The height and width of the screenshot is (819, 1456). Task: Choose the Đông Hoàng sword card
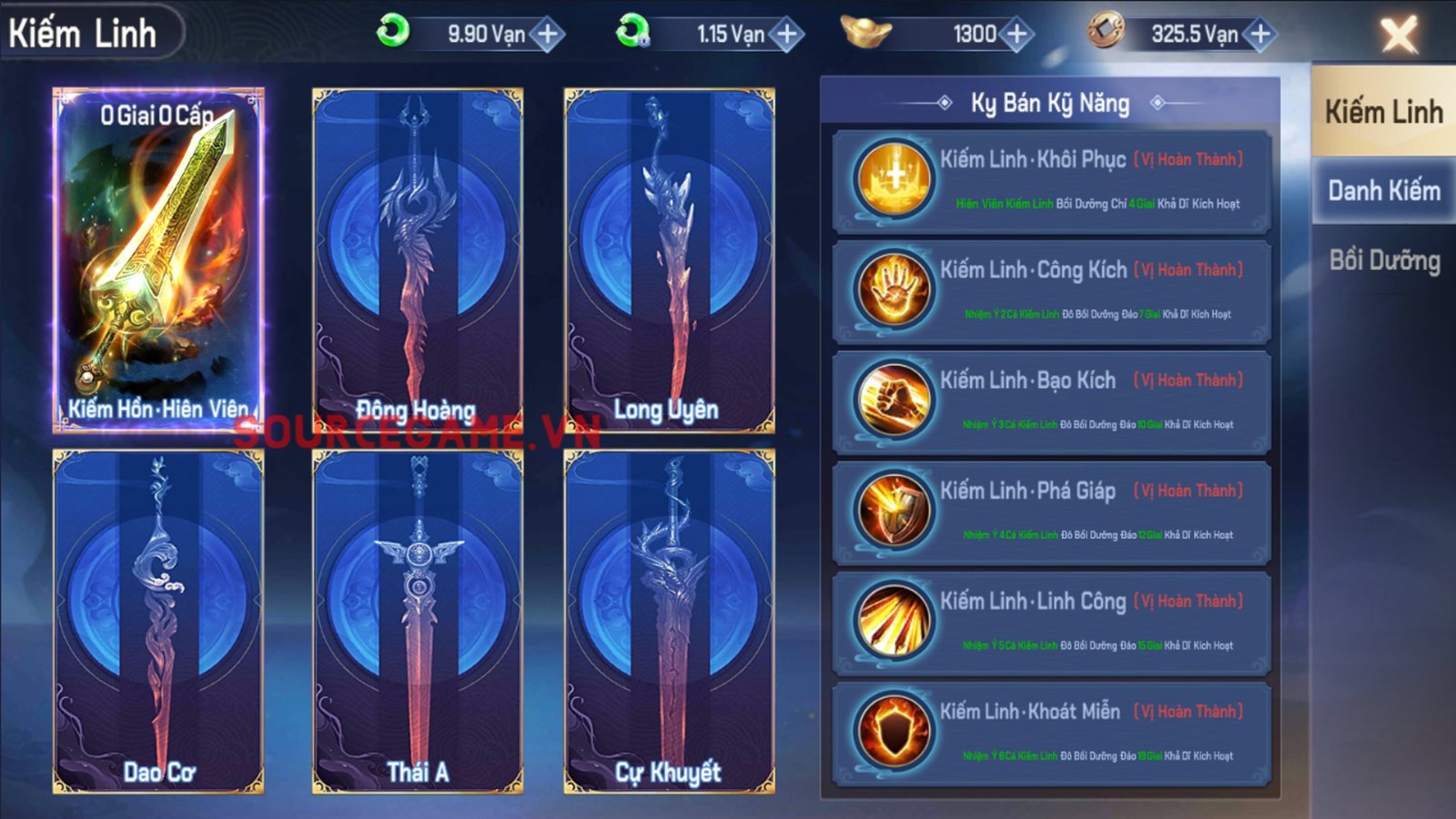point(417,259)
